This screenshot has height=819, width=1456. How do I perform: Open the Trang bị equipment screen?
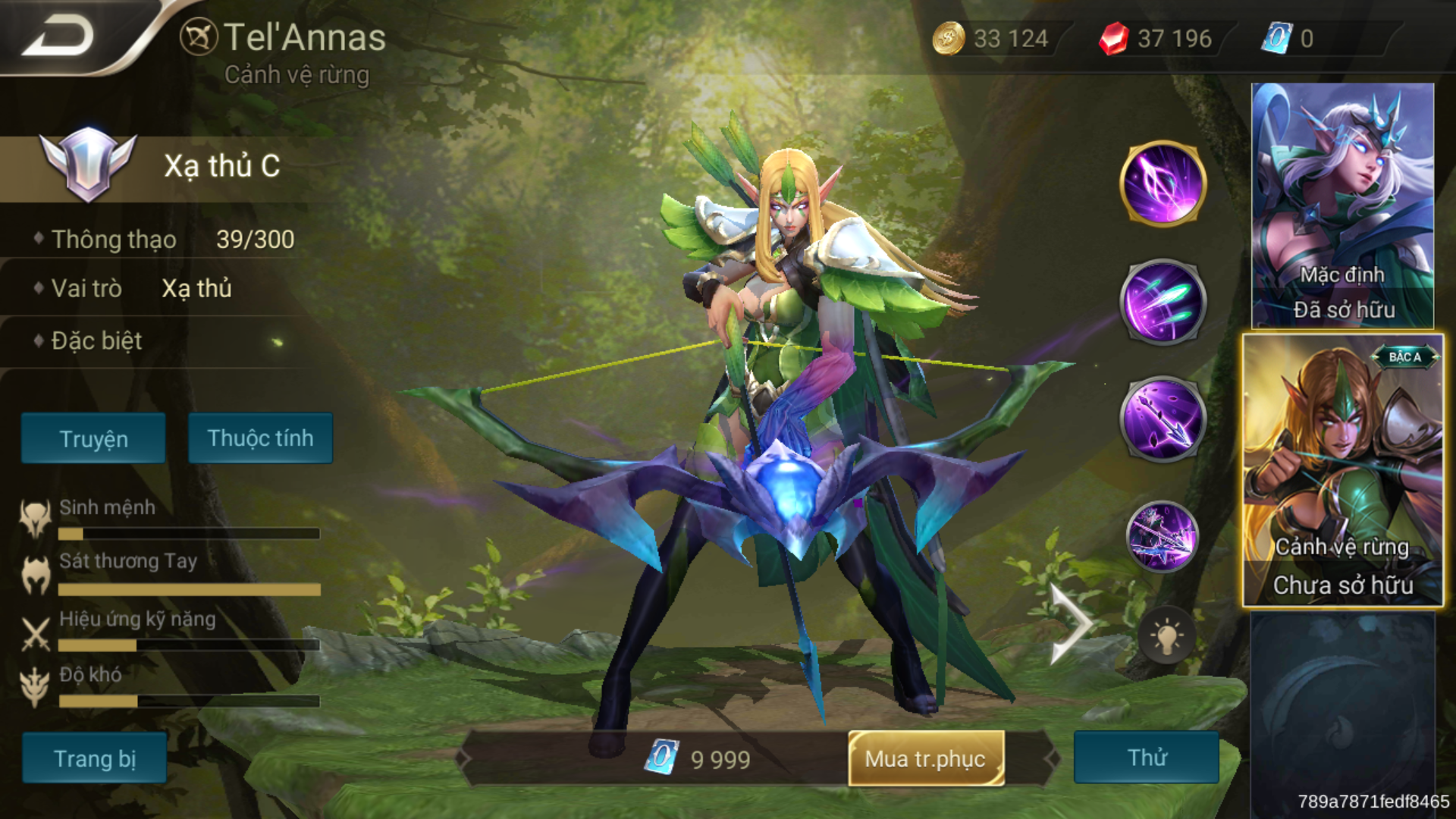click(94, 758)
